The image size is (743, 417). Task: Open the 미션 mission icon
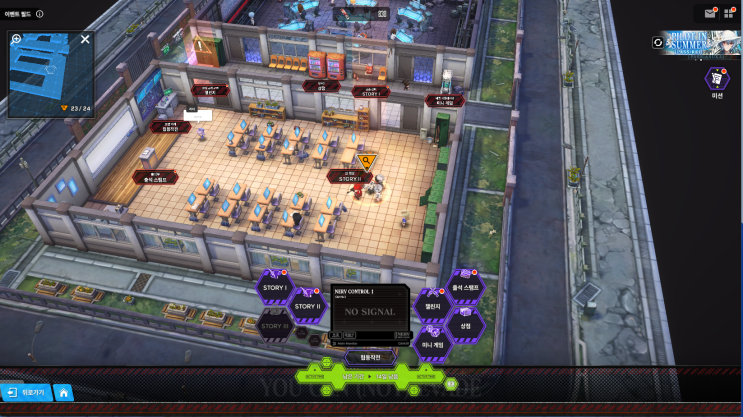coord(717,79)
